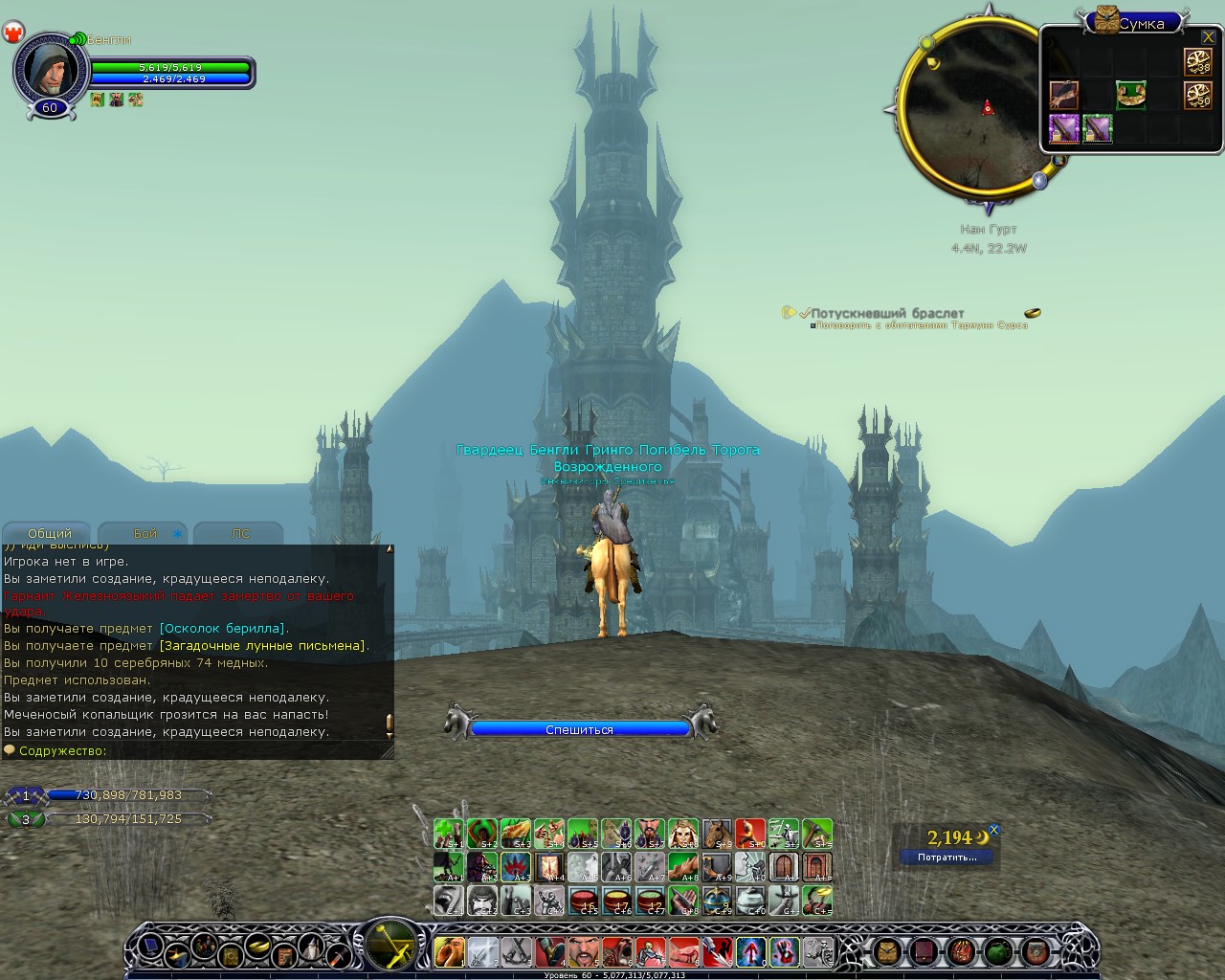Switch to the Бой chat tab
The width and height of the screenshot is (1225, 980).
pyautogui.click(x=145, y=533)
